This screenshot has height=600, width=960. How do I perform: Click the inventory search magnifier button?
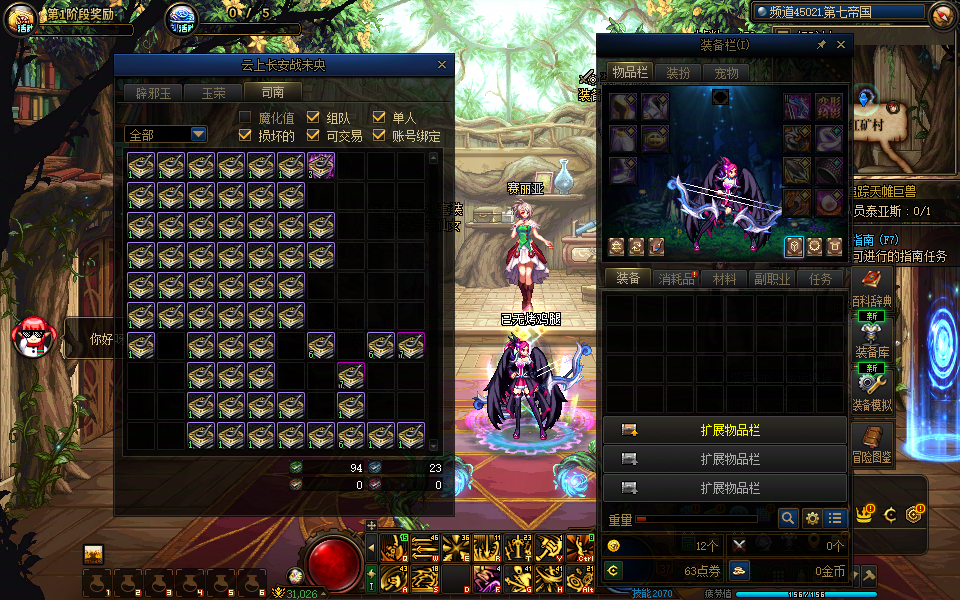pyautogui.click(x=788, y=518)
